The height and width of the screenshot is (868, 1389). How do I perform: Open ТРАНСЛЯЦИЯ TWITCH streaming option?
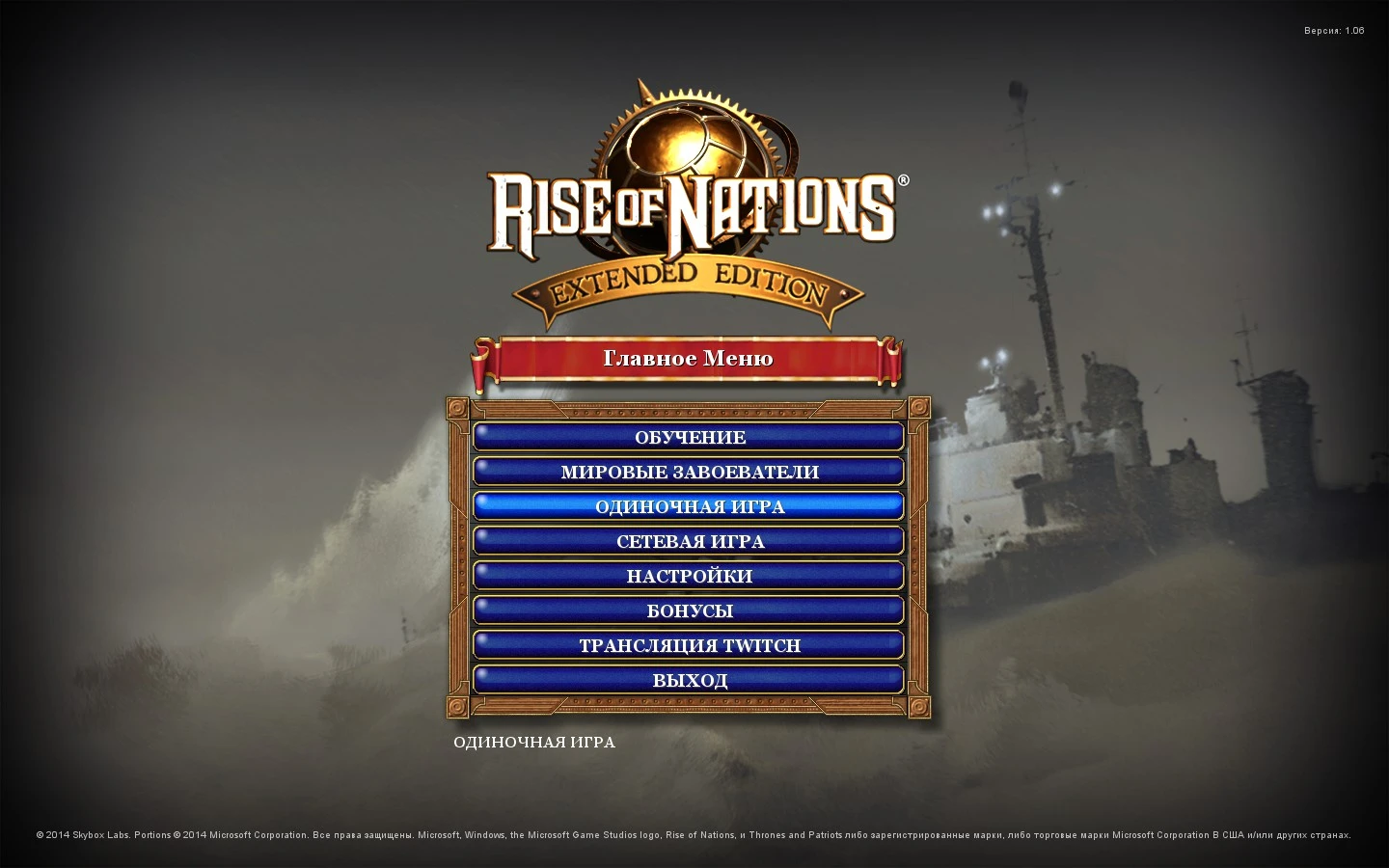pos(689,644)
